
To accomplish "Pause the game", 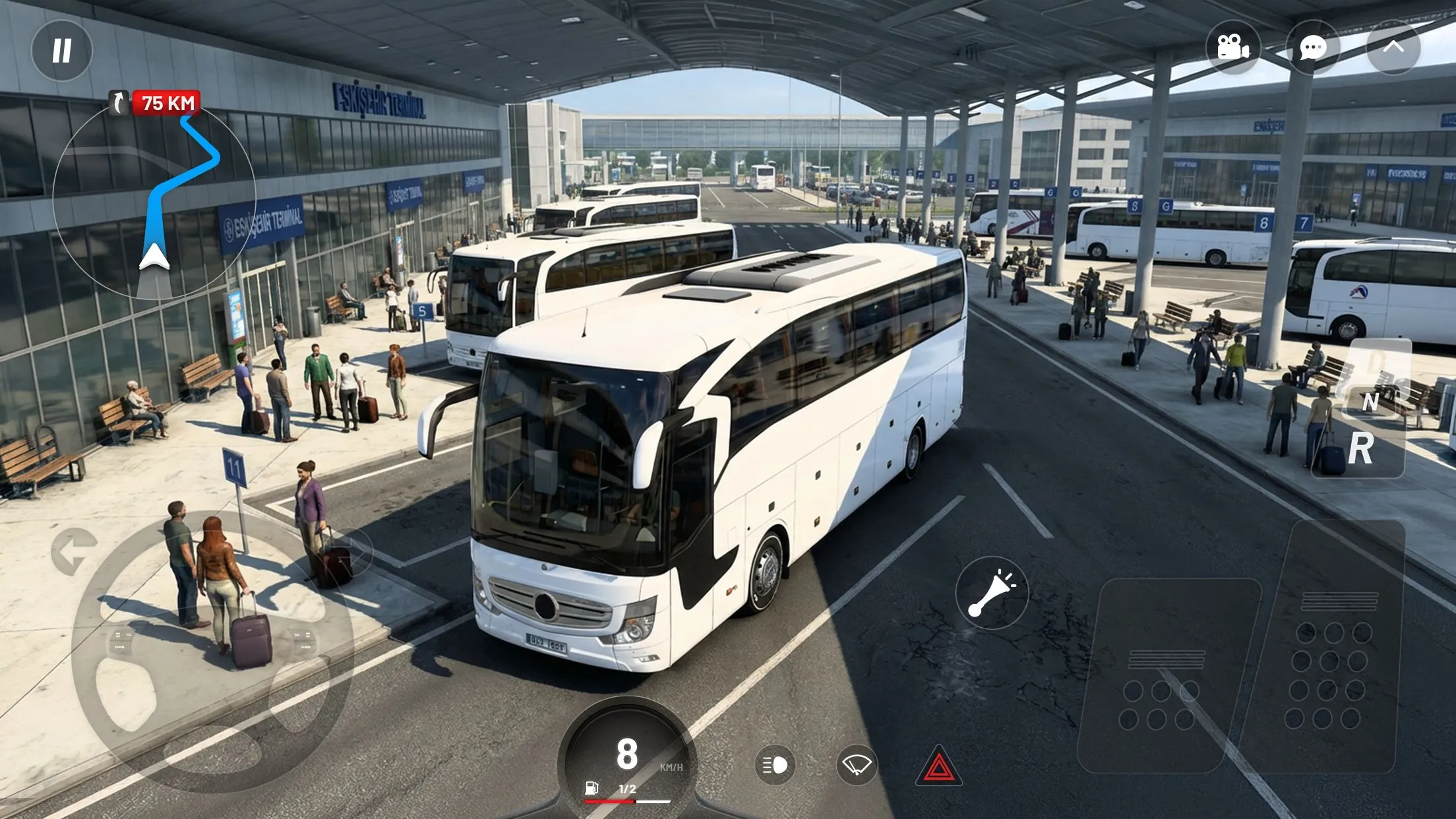I will 61,49.
